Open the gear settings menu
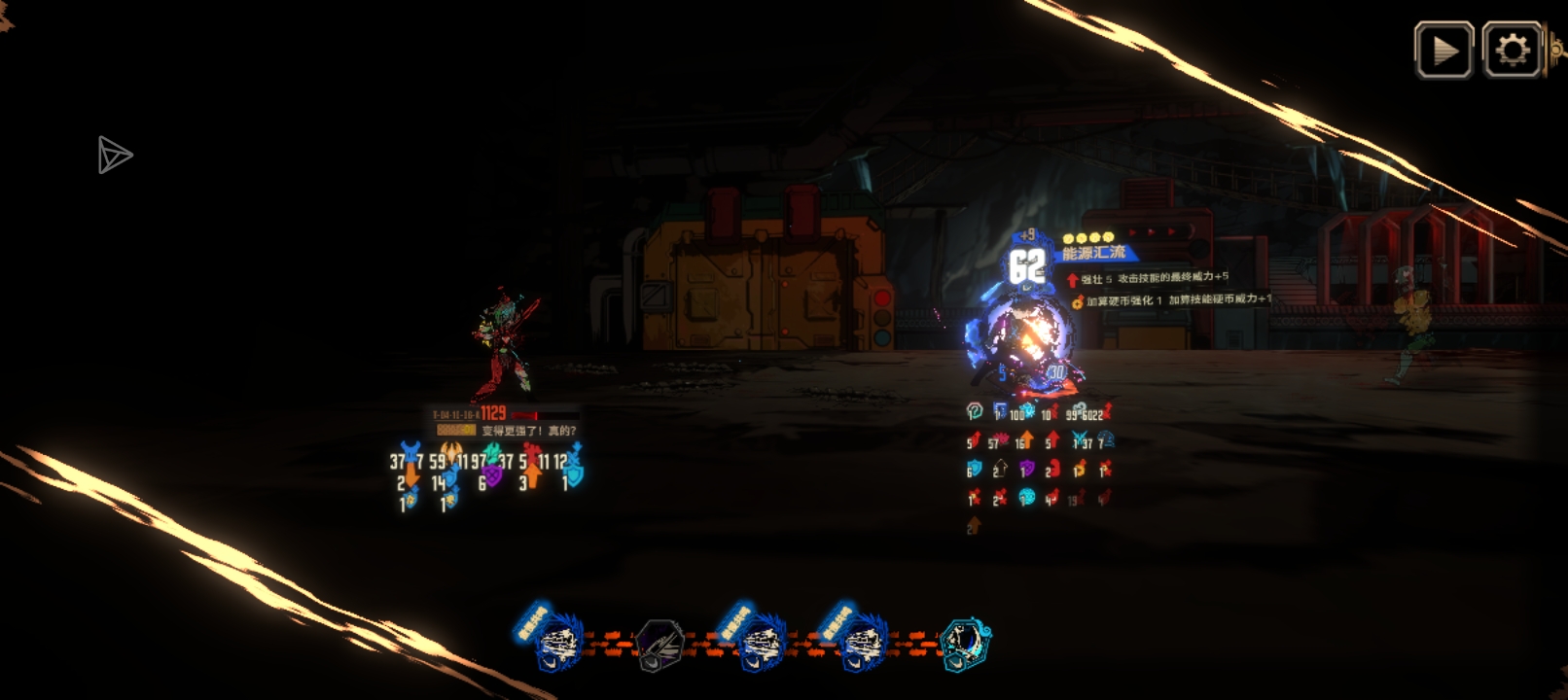The width and height of the screenshot is (1568, 700). (x=1512, y=50)
